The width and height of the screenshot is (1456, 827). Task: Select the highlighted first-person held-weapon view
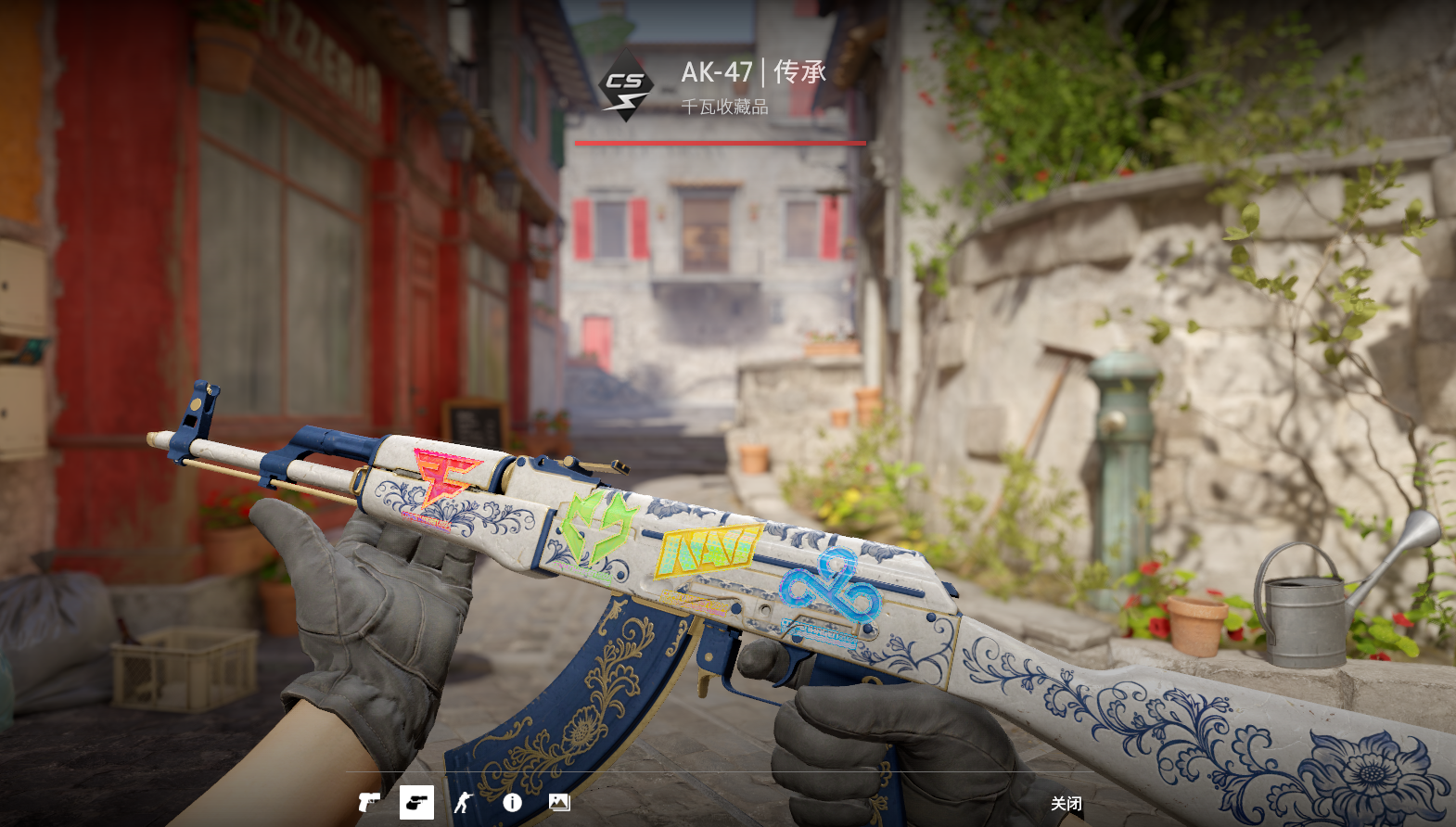[416, 802]
